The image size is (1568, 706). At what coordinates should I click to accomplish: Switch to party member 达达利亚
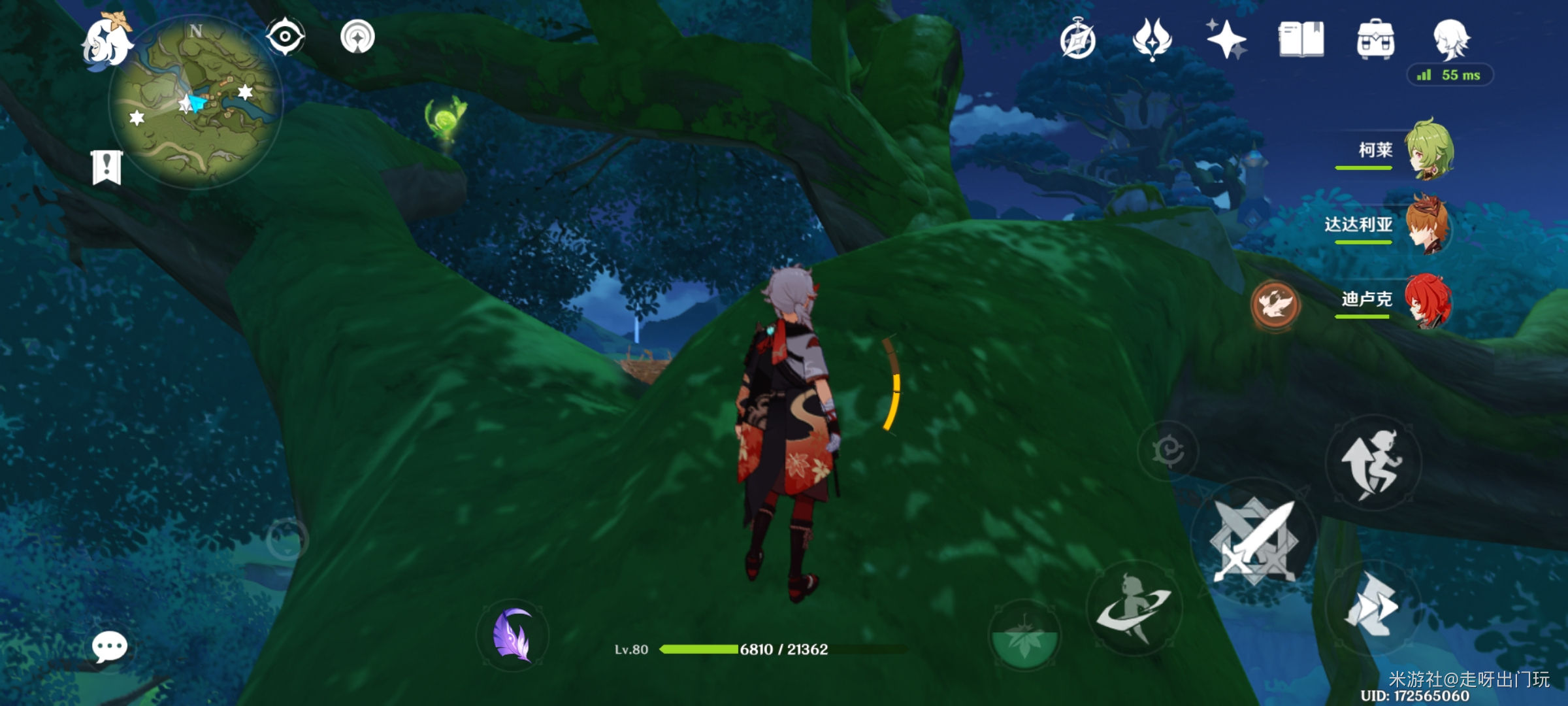tap(1428, 224)
